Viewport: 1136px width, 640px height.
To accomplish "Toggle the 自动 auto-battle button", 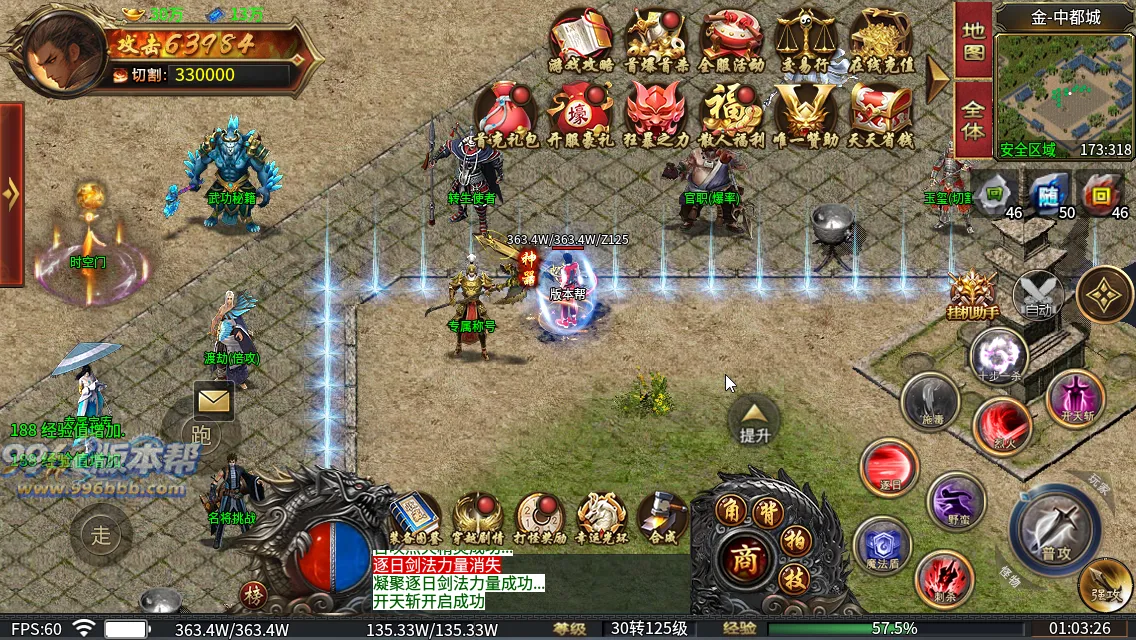I will point(1038,296).
